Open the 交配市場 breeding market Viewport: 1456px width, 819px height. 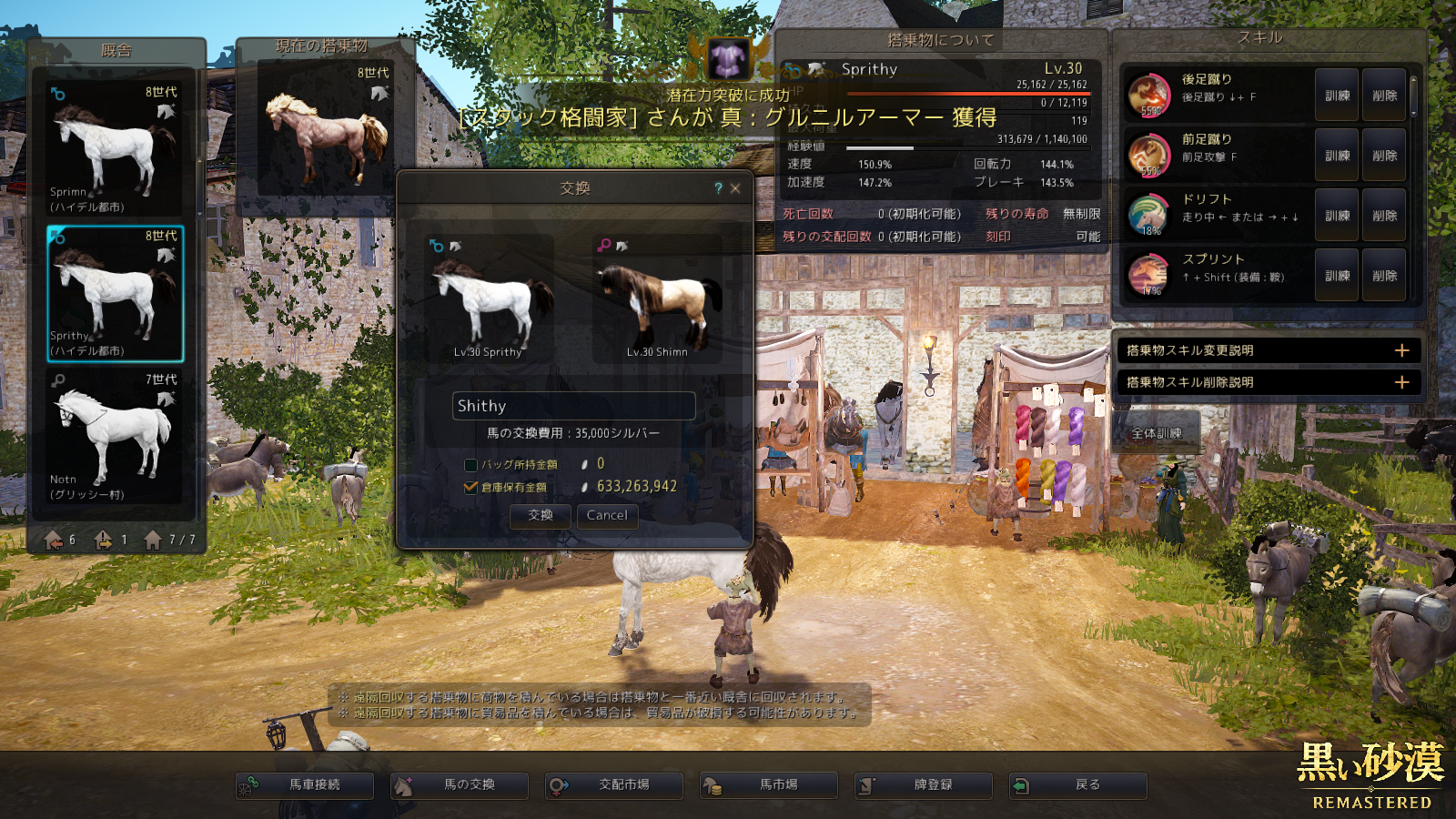coord(614,784)
